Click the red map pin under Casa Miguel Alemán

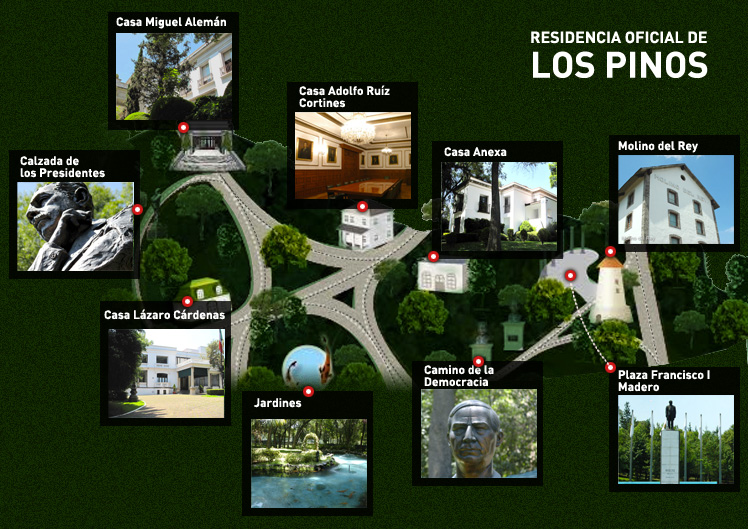click(183, 127)
